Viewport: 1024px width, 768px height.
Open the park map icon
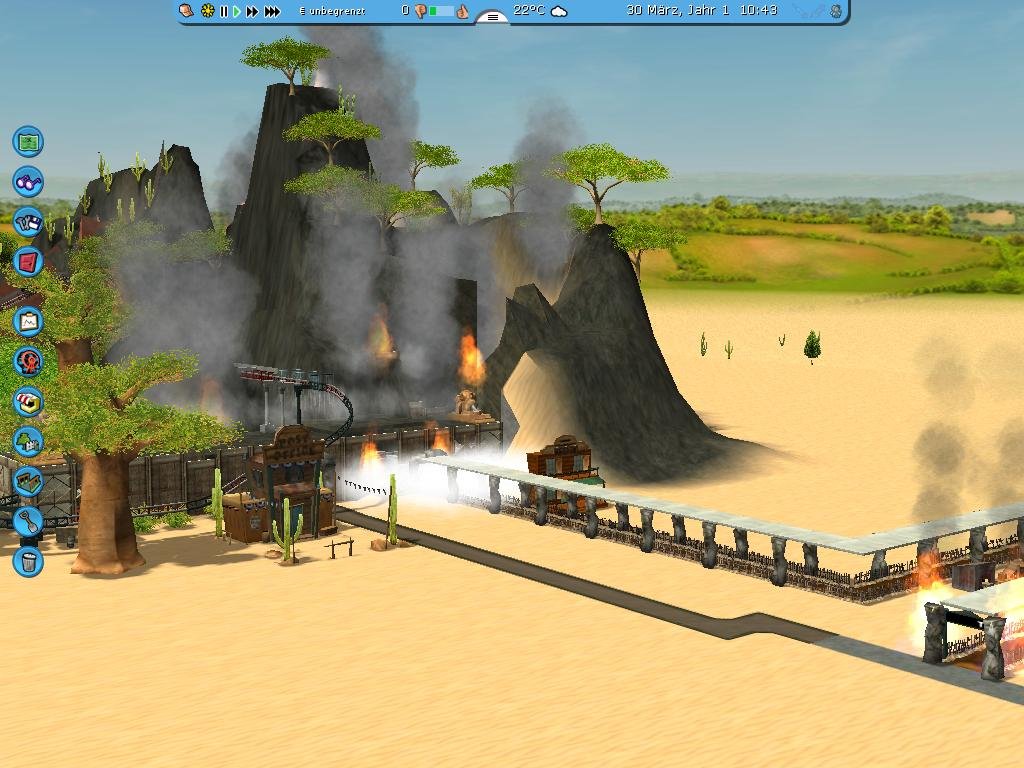(28, 141)
